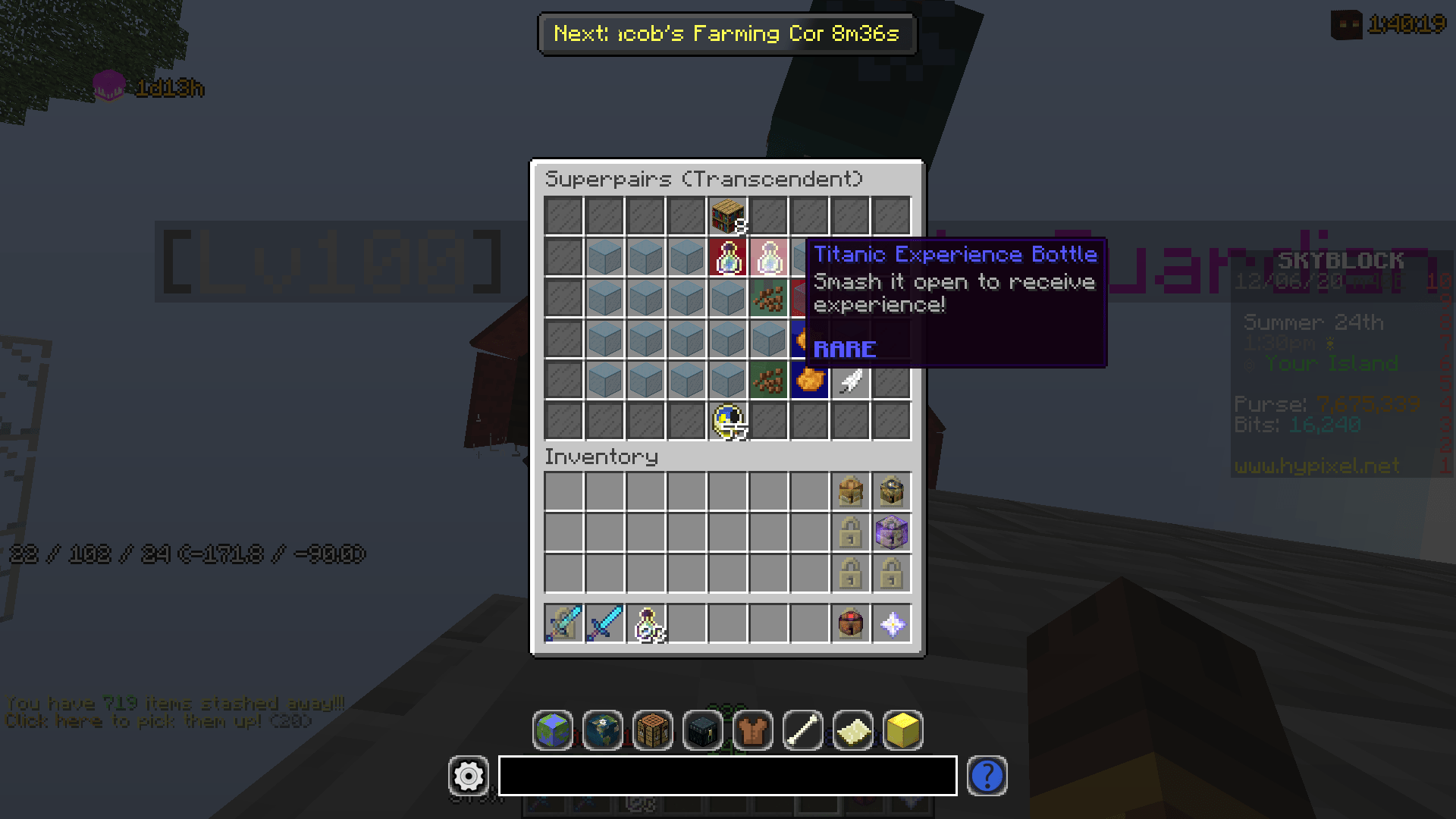The width and height of the screenshot is (1456, 819).
Task: Open the Pets bone icon
Action: (804, 730)
